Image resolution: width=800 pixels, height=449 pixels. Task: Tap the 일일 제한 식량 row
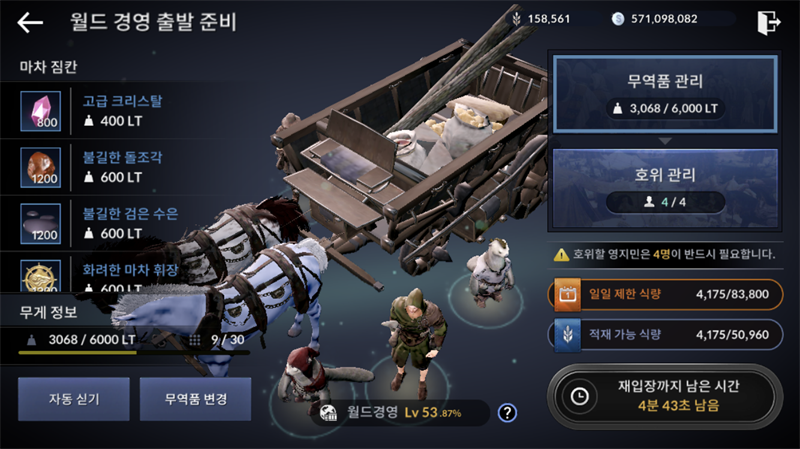pos(664,294)
